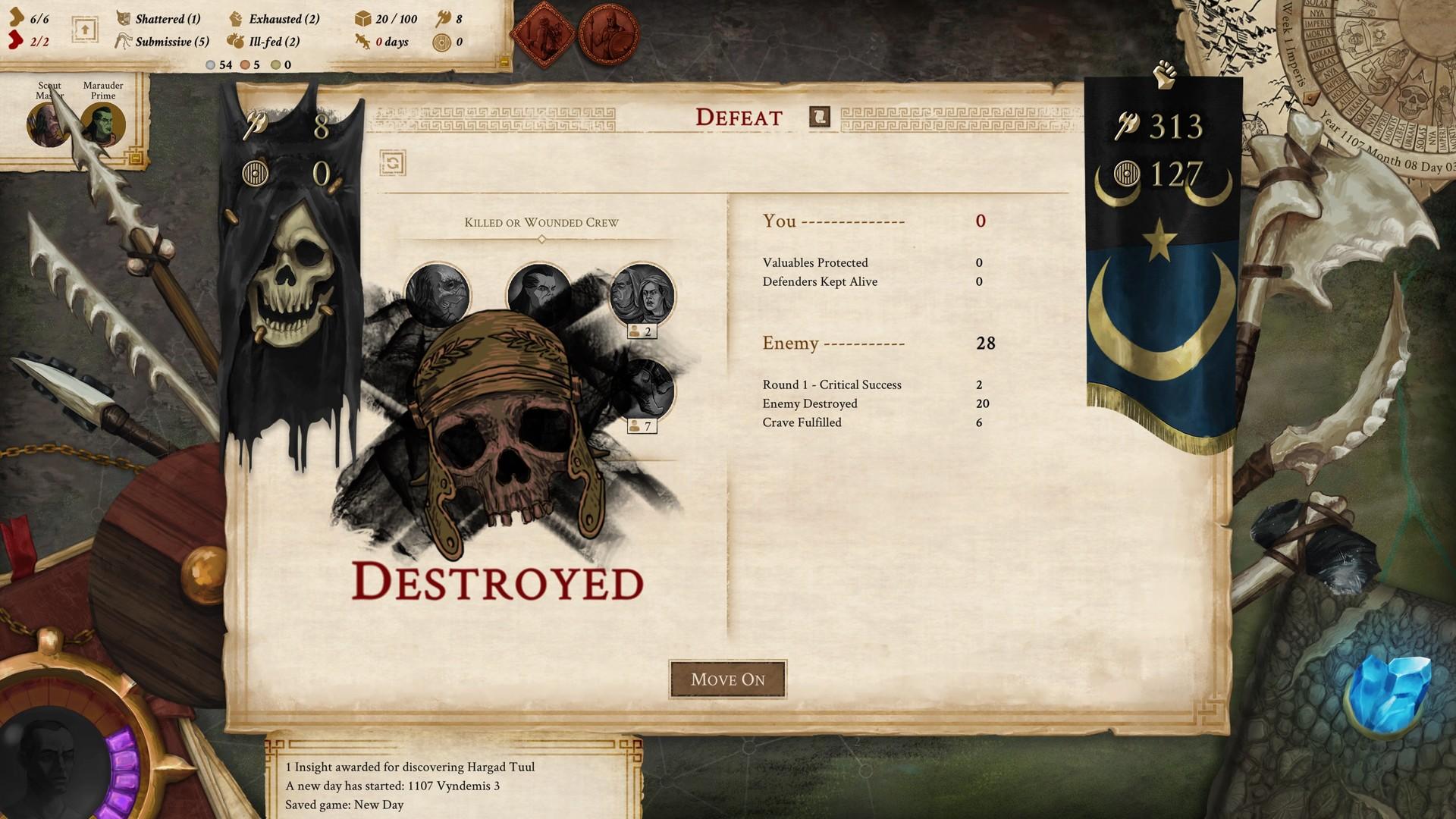The width and height of the screenshot is (1456, 819).
Task: Select the Scout Master portrait
Action: [45, 124]
